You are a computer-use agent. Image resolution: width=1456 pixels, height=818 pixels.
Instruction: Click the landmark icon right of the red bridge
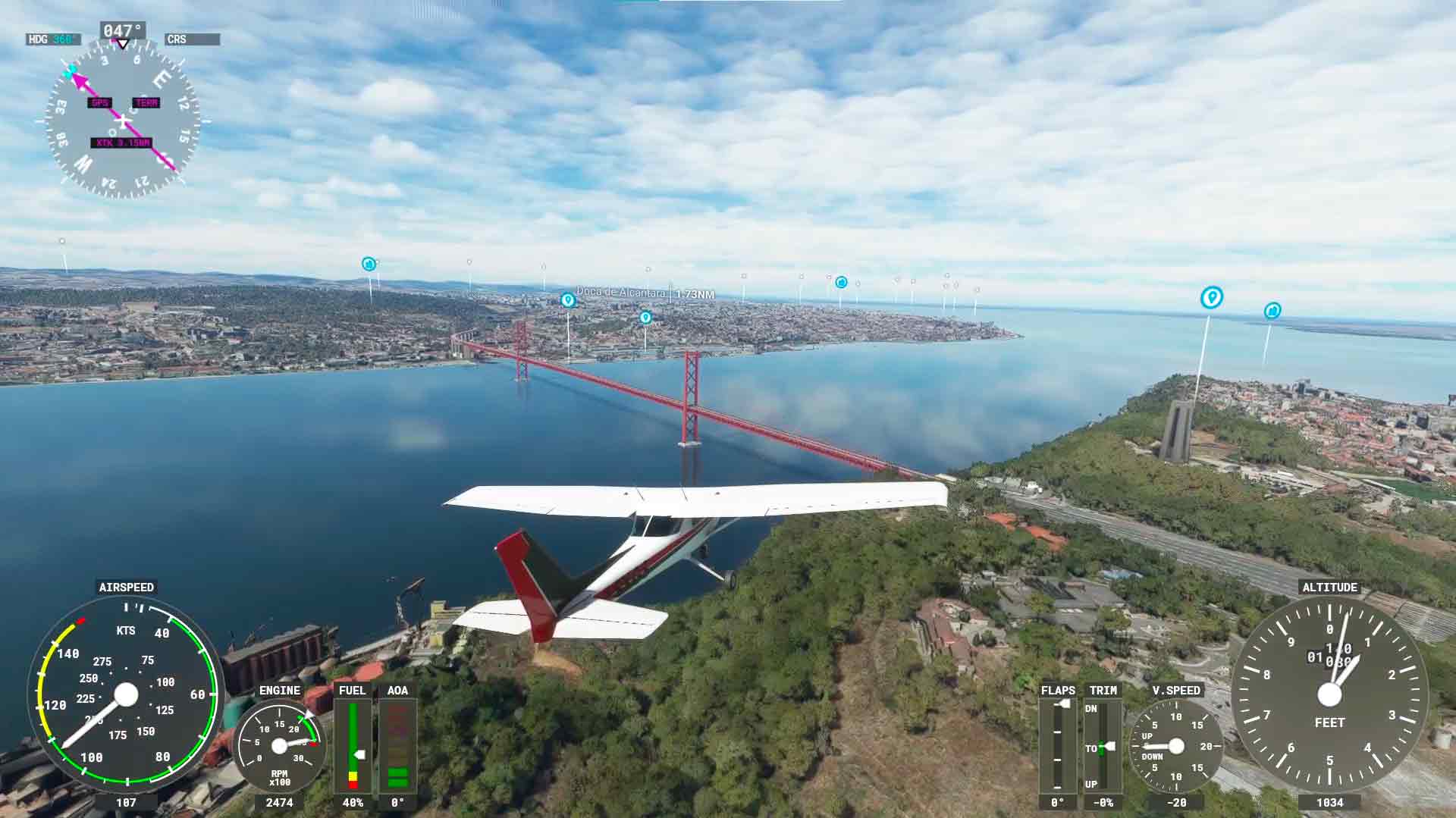click(840, 282)
